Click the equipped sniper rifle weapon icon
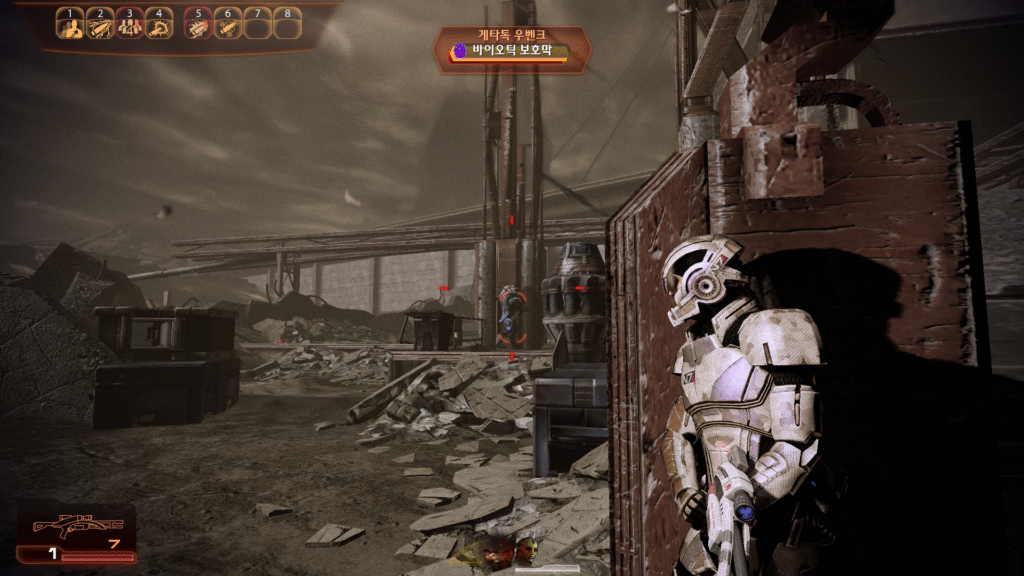1024x576 pixels. (x=77, y=526)
